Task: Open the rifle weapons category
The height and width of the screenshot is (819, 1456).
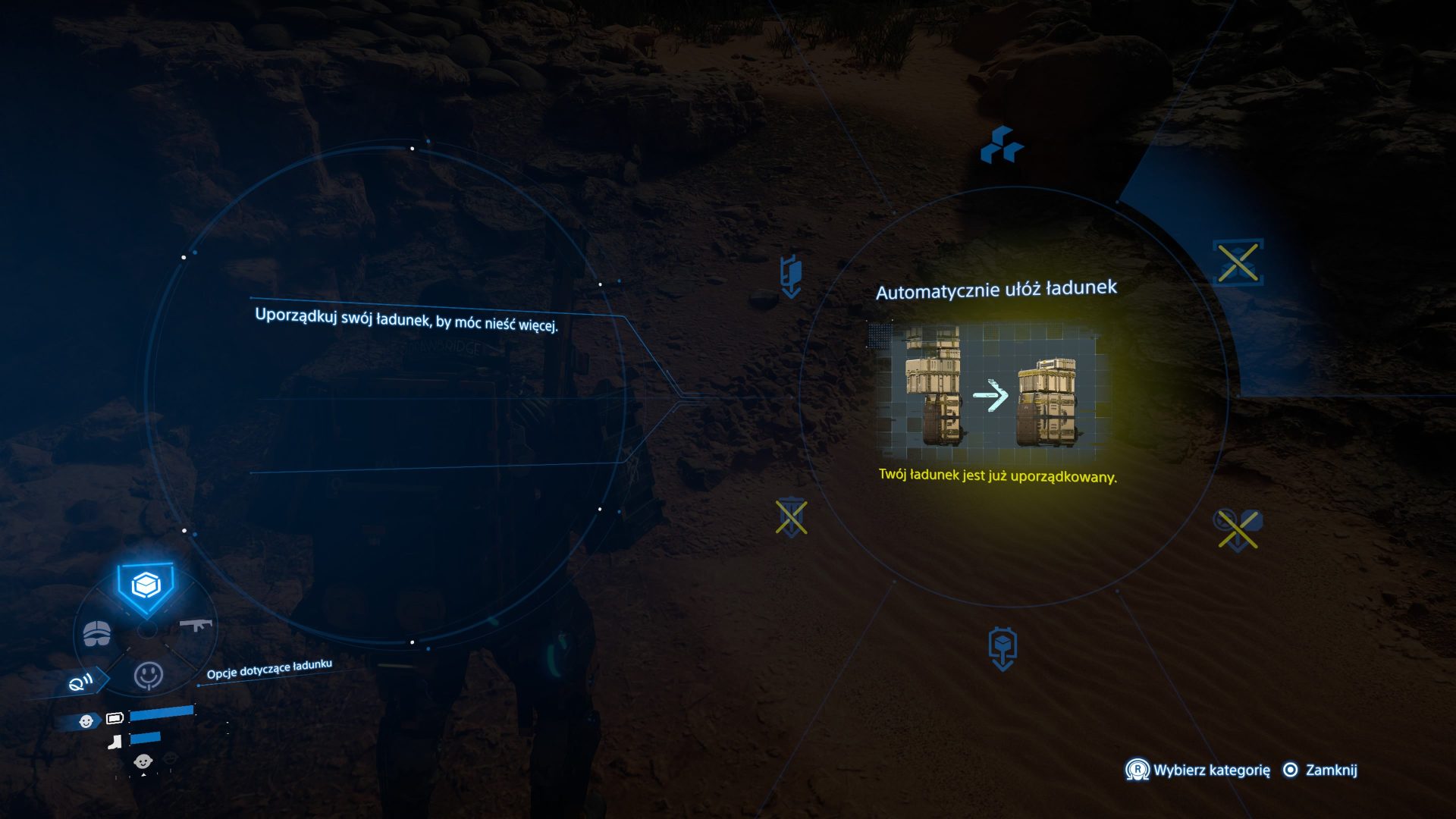Action: [196, 625]
